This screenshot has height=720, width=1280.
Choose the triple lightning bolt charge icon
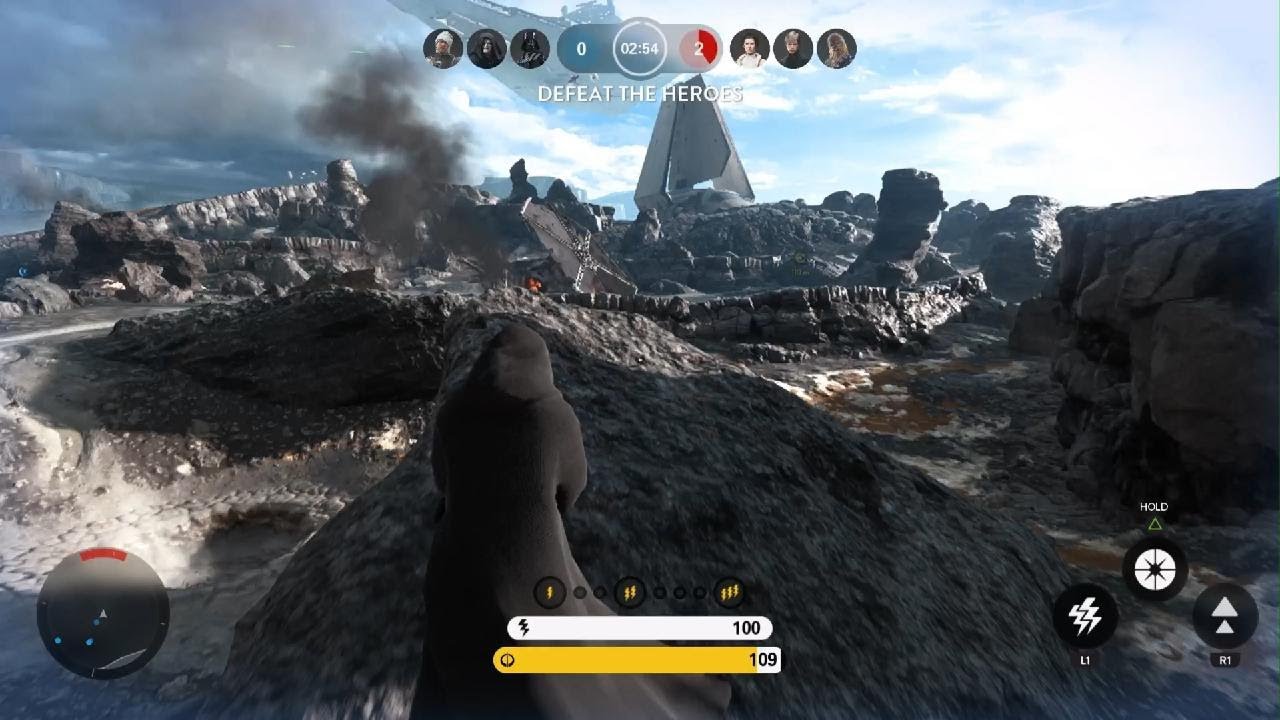(x=729, y=592)
